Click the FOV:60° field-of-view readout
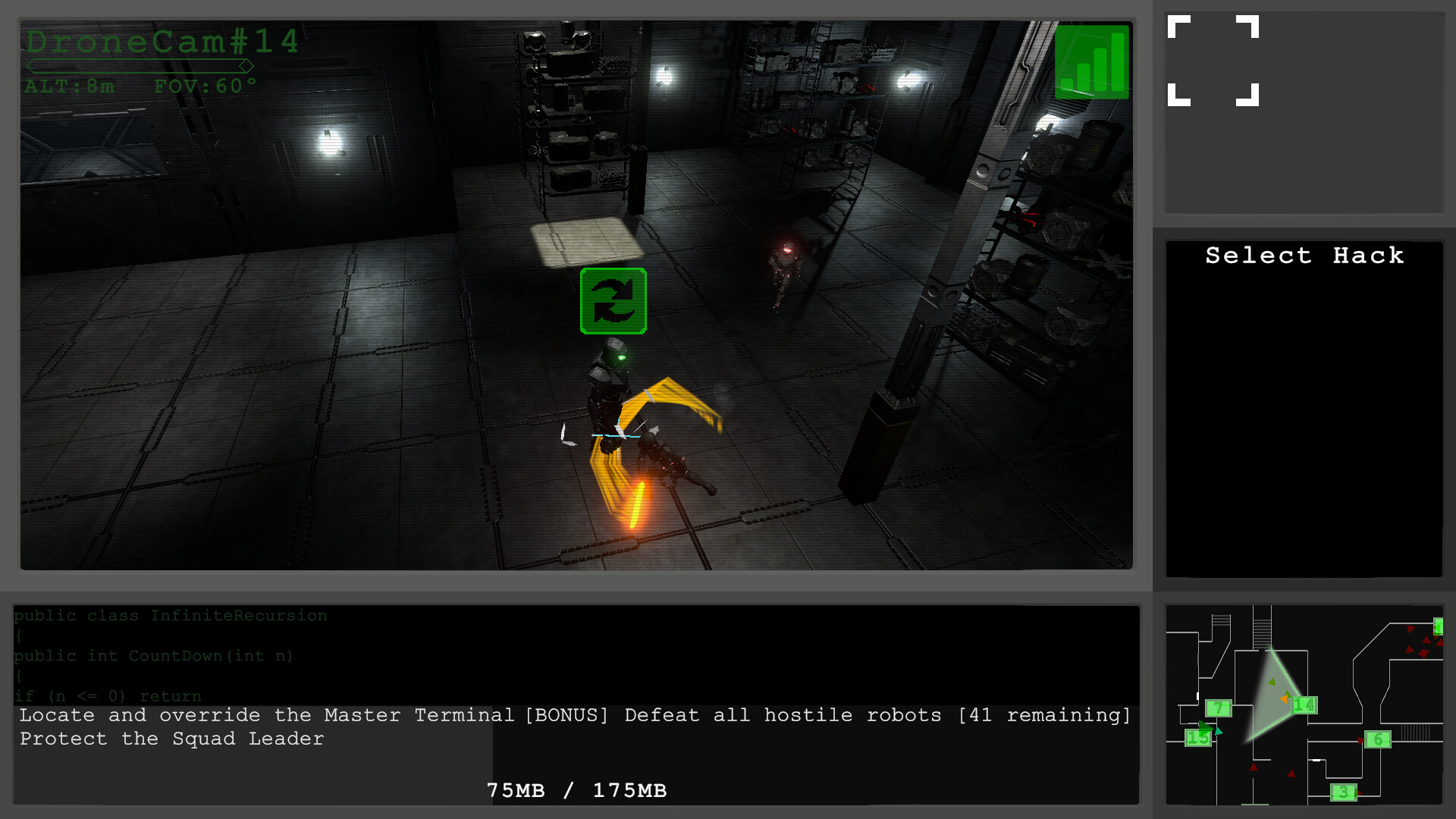This screenshot has width=1456, height=819. pos(205,85)
